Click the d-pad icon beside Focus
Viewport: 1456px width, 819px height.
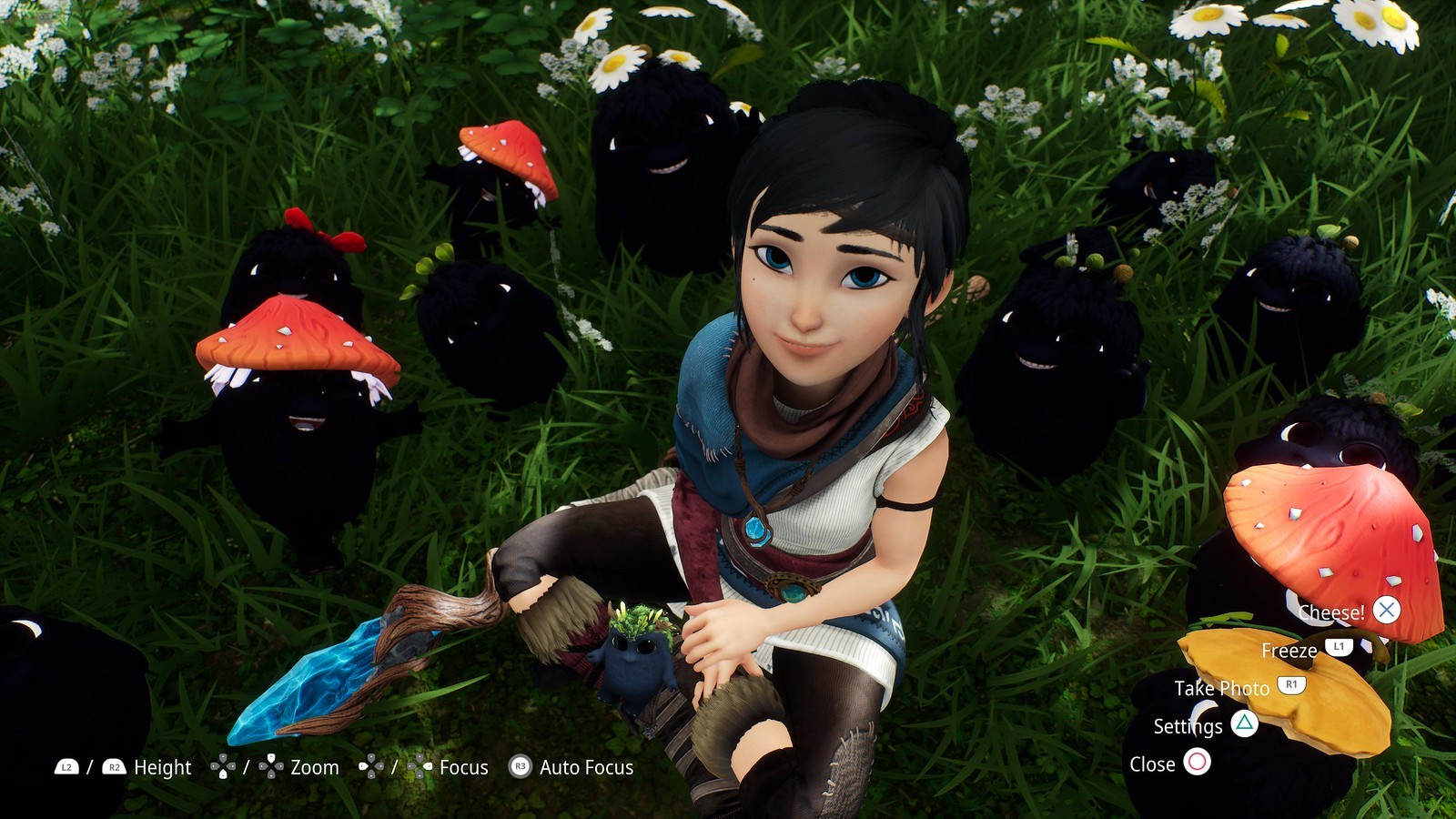369,767
